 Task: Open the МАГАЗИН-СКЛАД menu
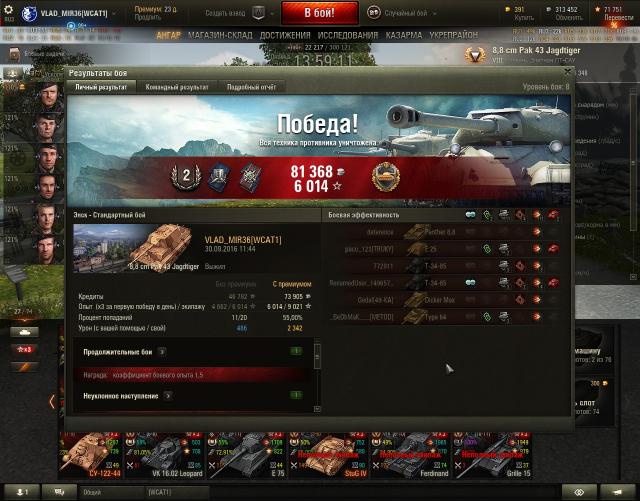(x=218, y=35)
